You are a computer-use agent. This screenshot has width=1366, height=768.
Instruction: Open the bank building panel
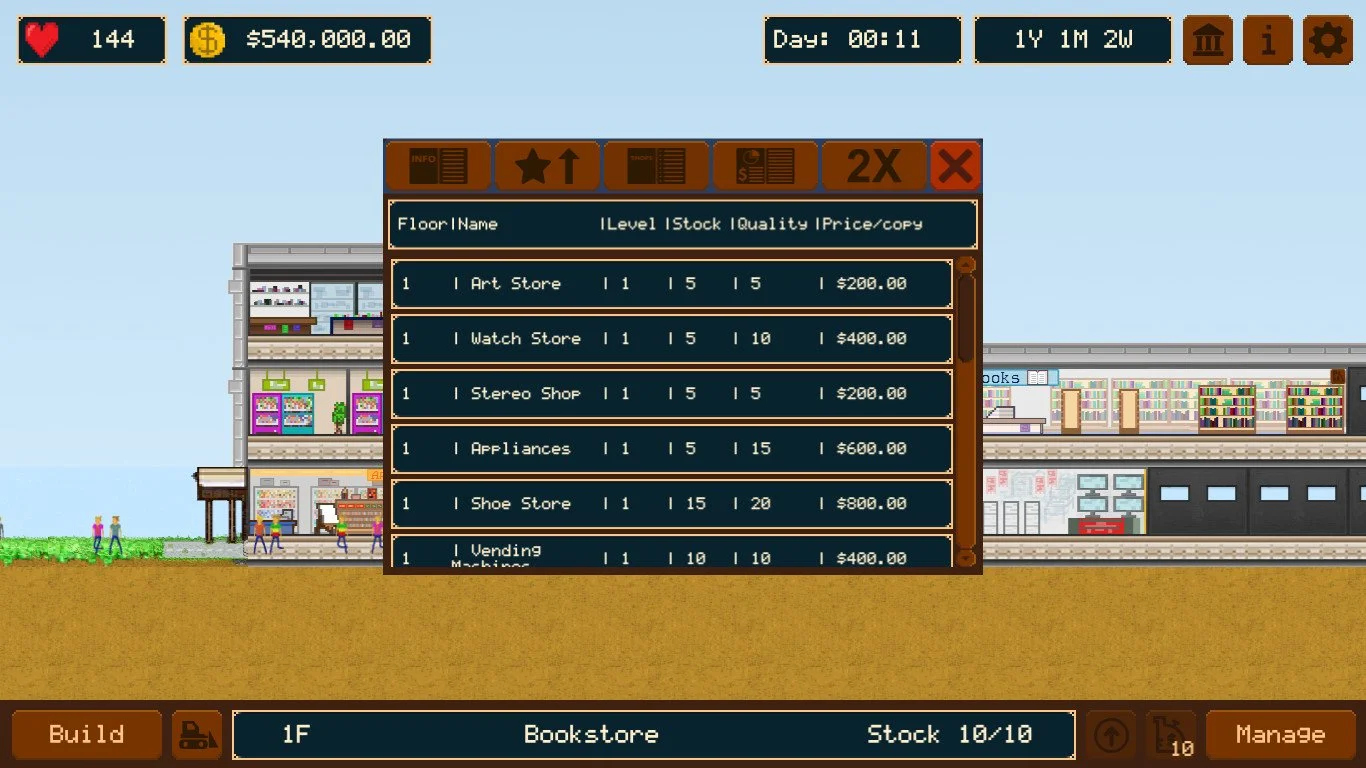(x=1207, y=40)
